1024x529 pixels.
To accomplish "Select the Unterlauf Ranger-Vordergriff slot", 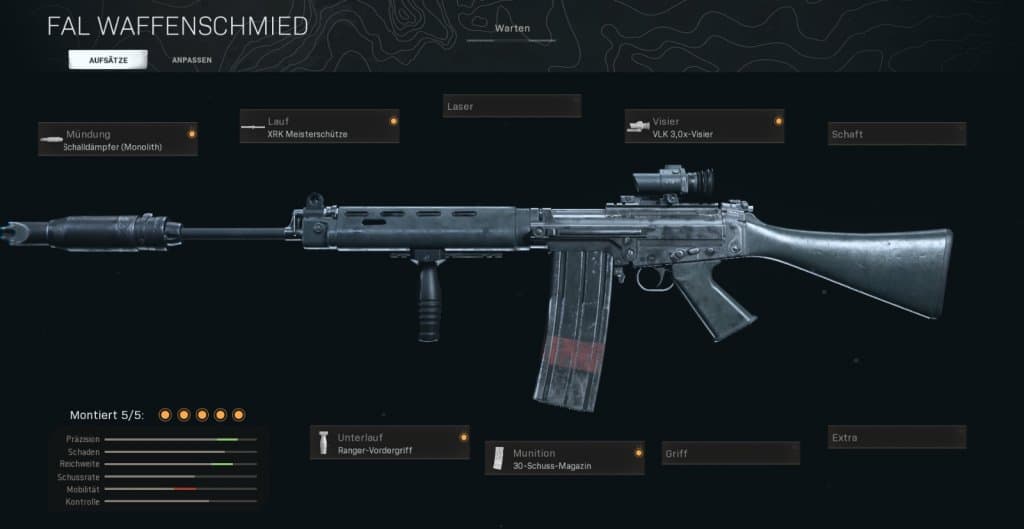I will (389, 443).
